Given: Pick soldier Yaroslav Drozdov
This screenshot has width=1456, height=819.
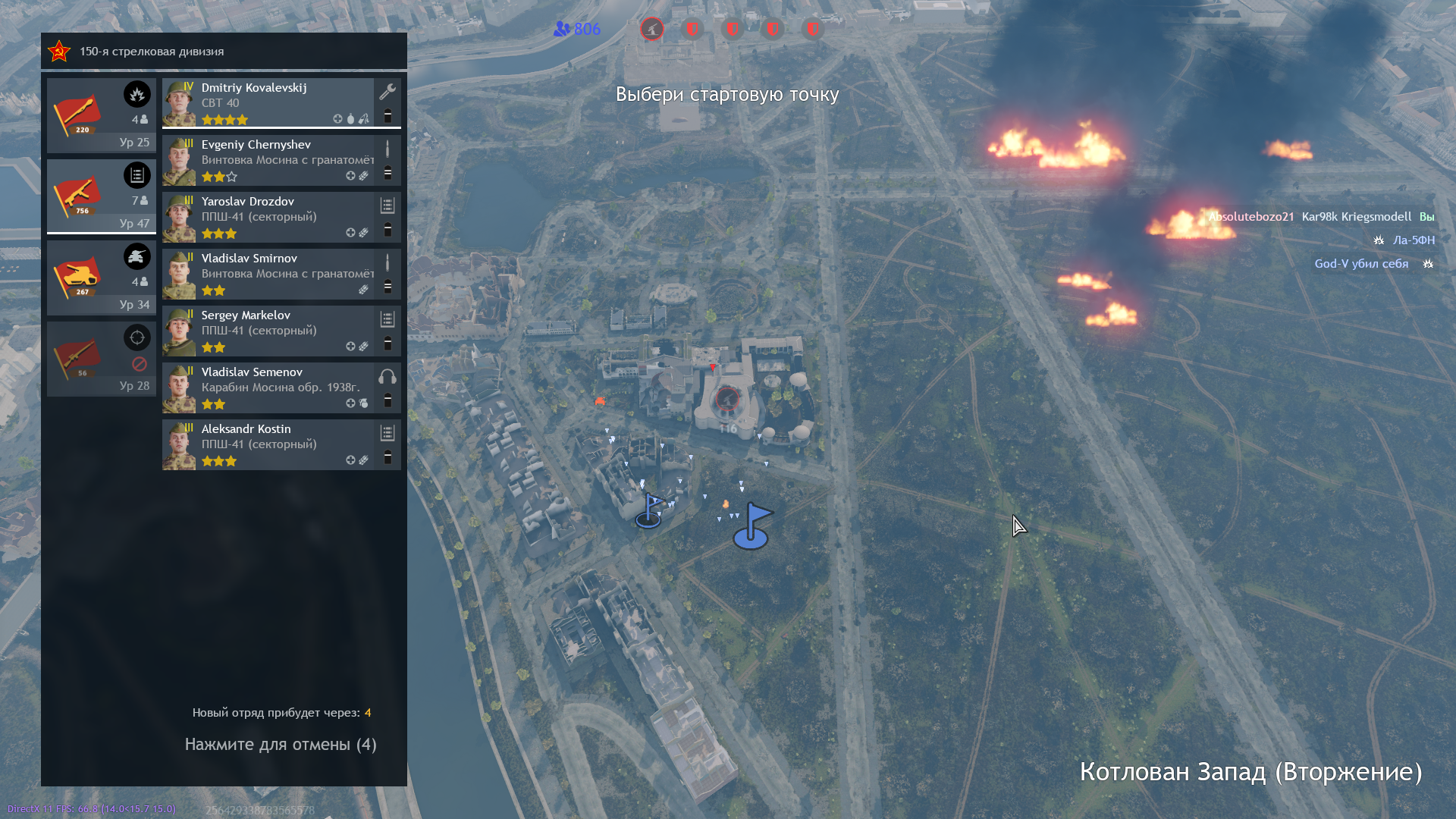Looking at the screenshot, I should pyautogui.click(x=281, y=217).
